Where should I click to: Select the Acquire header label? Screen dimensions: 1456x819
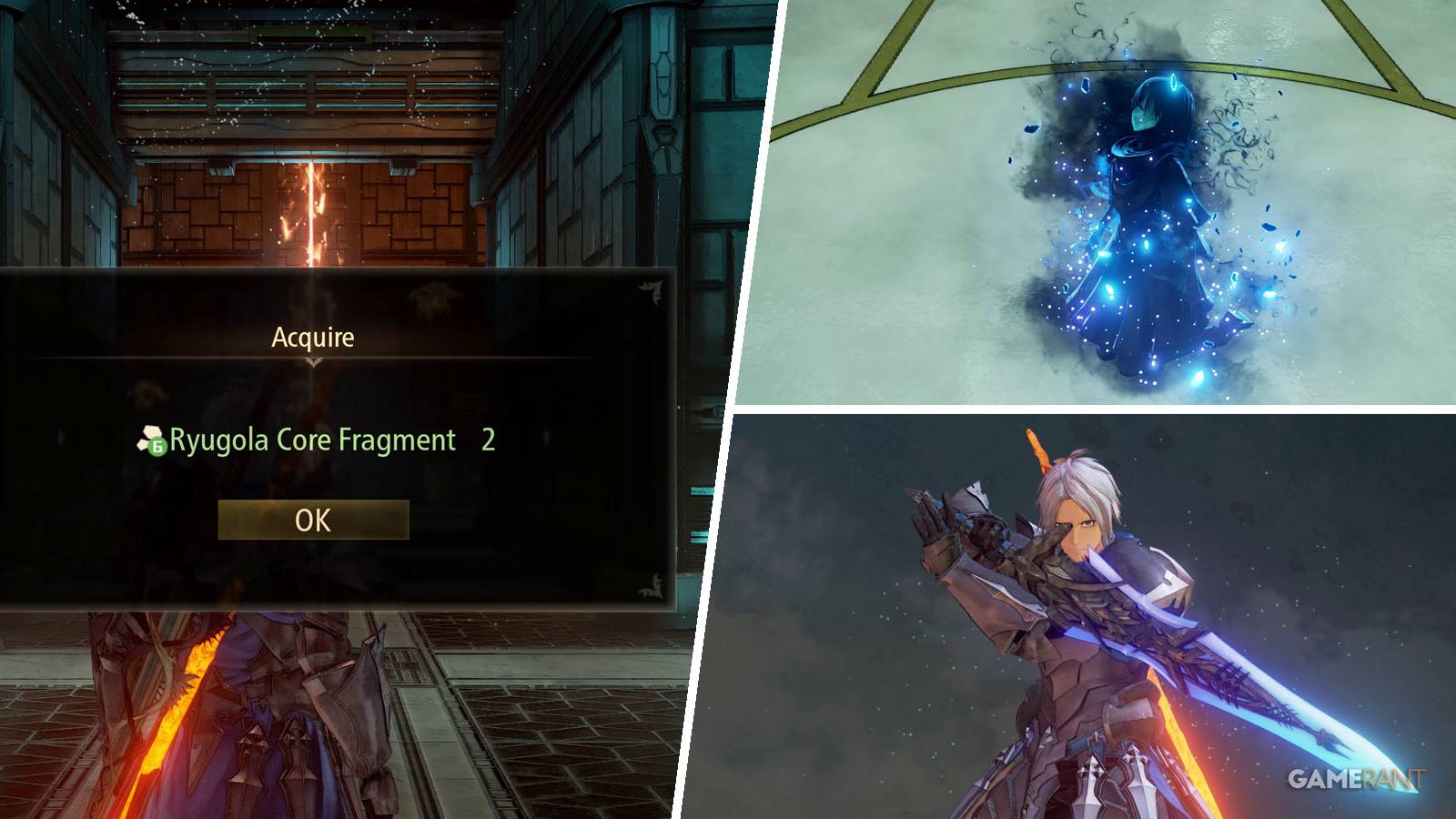pyautogui.click(x=312, y=336)
